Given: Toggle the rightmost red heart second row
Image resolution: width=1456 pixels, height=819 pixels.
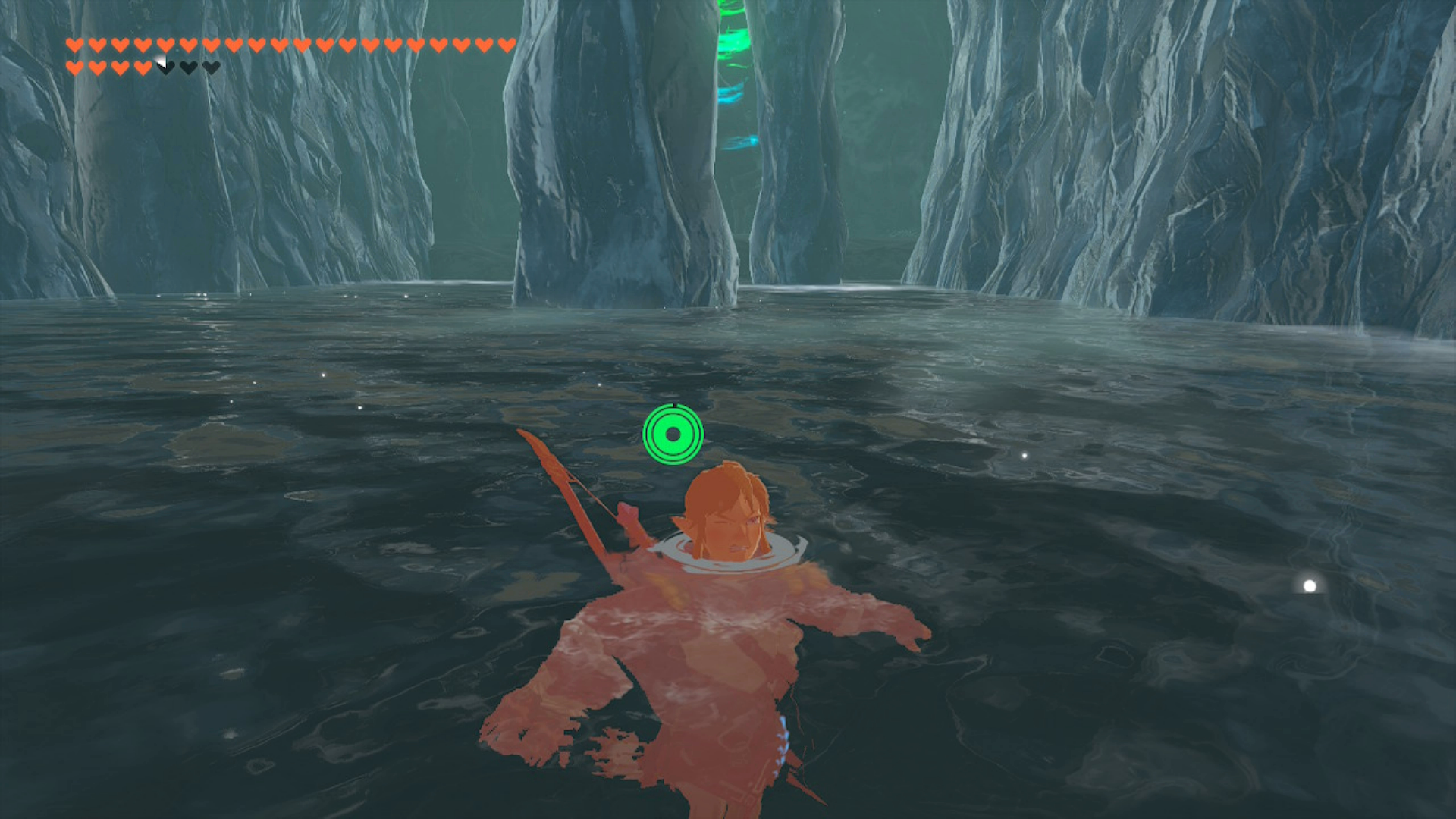Looking at the screenshot, I should point(143,67).
